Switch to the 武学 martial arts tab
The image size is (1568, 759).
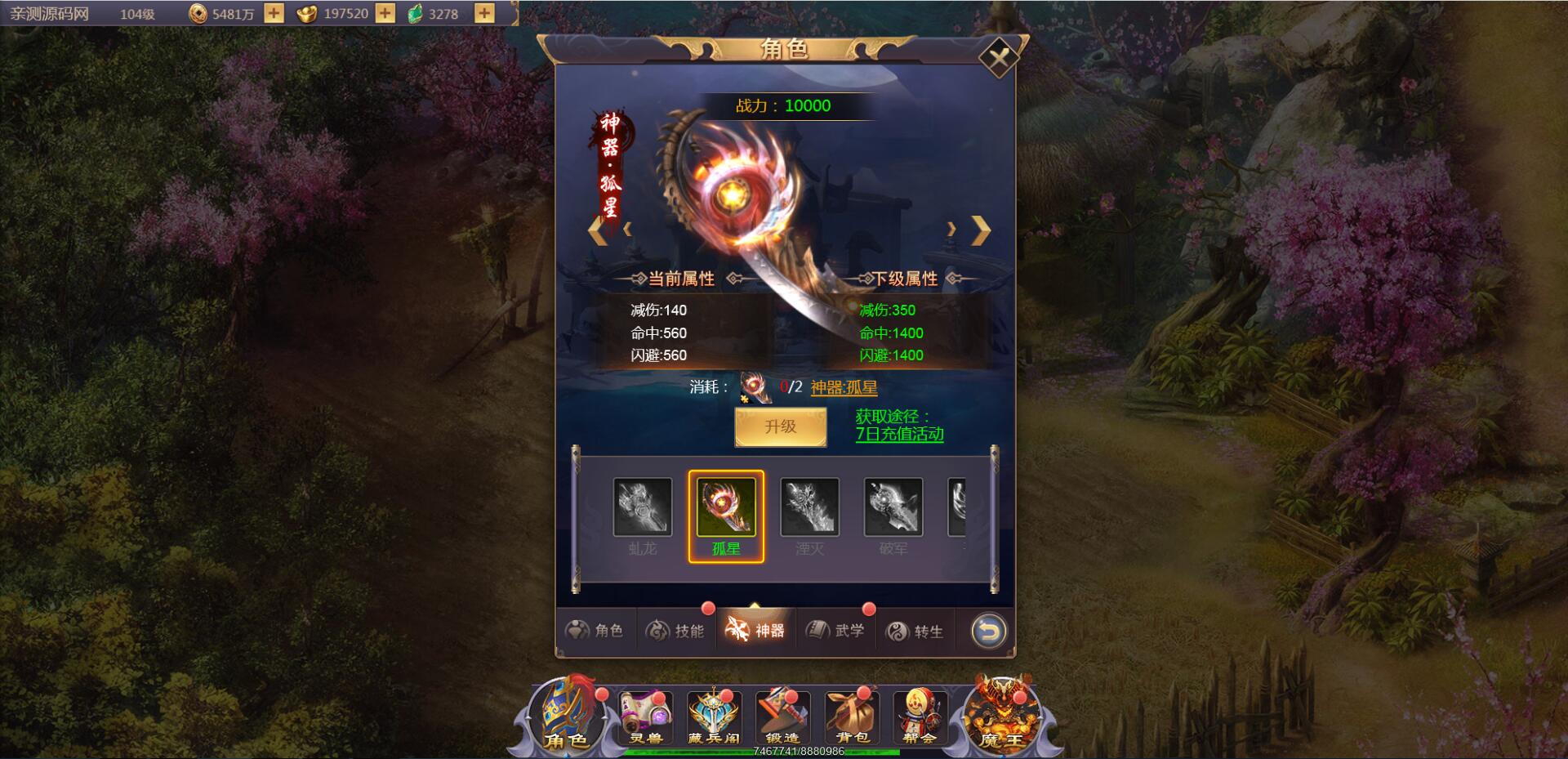(x=836, y=629)
